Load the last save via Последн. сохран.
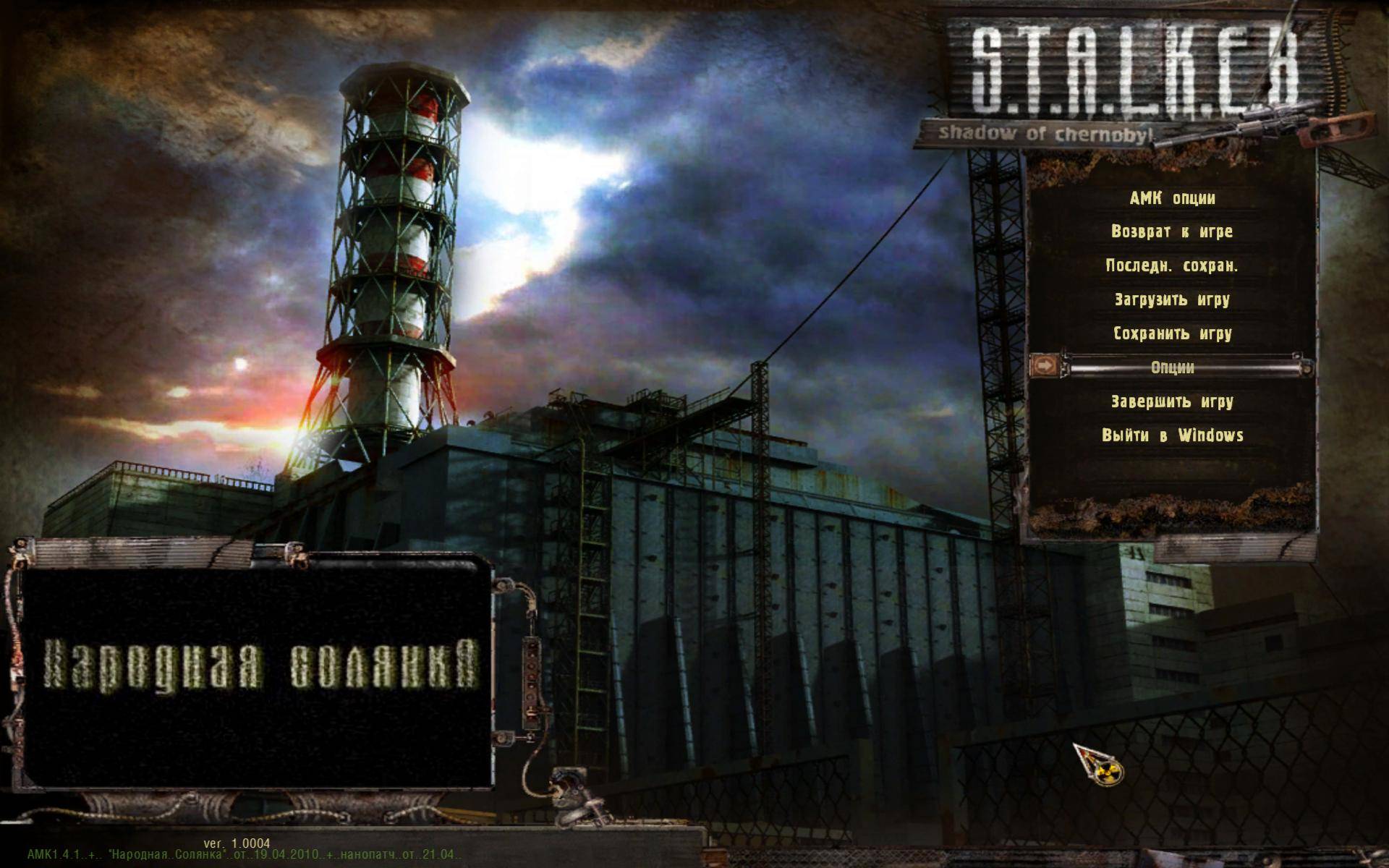Viewport: 1389px width, 868px height. coord(1172,266)
